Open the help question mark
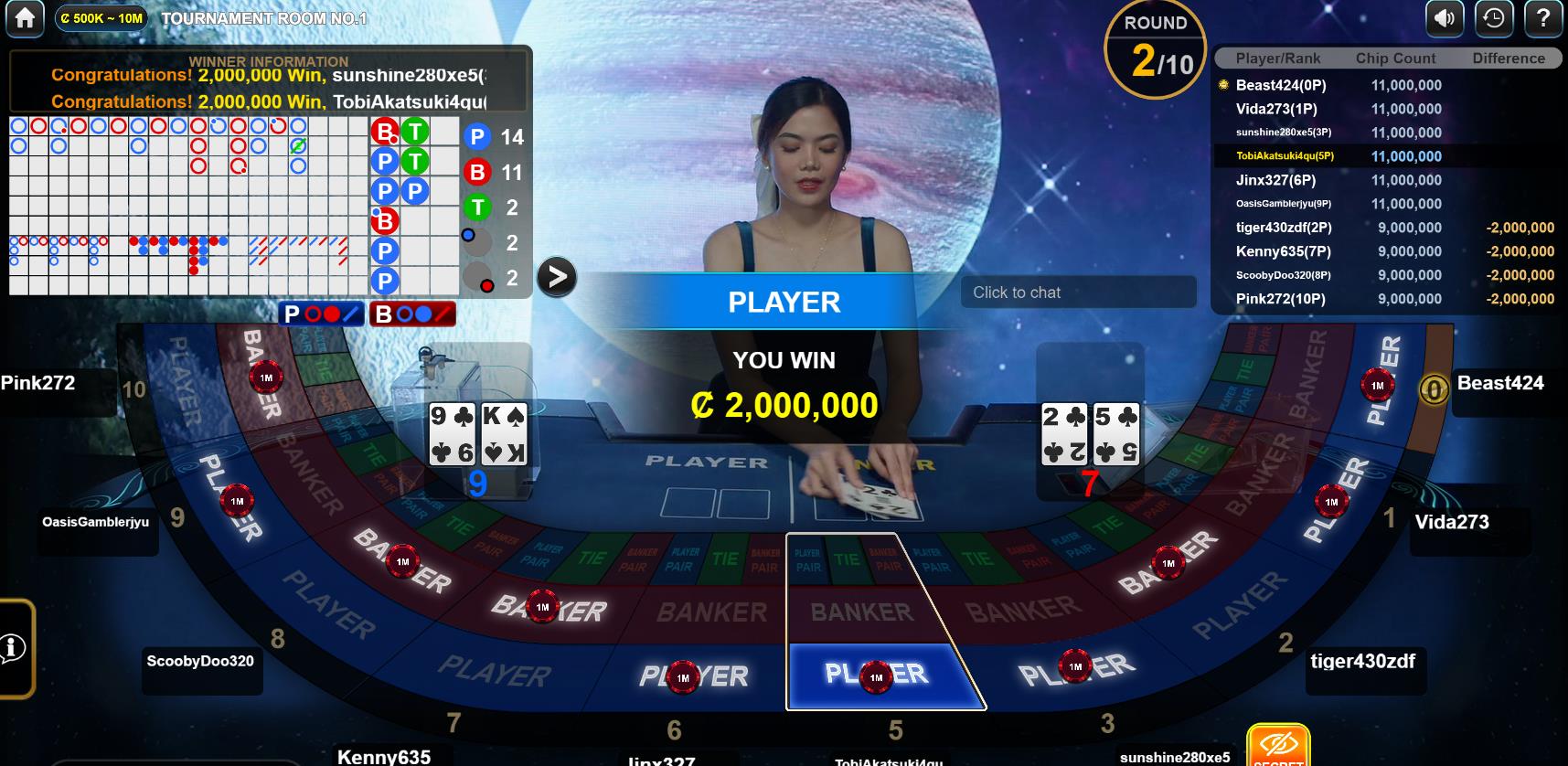 pos(1543,18)
